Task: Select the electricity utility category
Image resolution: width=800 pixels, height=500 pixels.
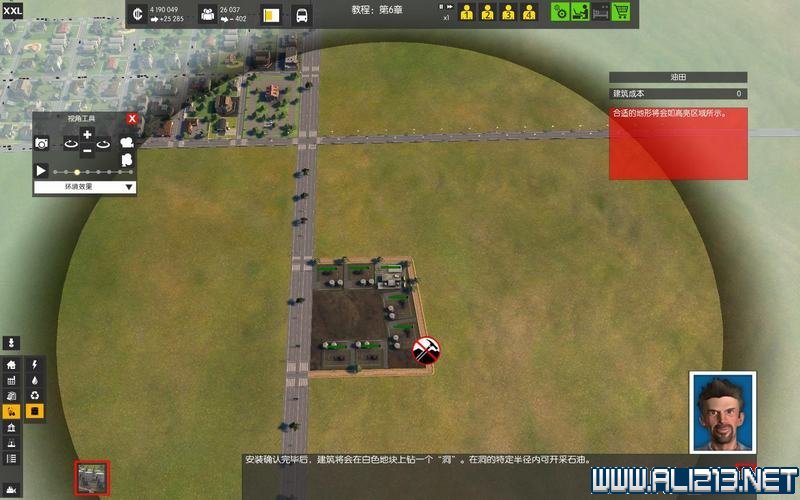Action: pos(35,366)
